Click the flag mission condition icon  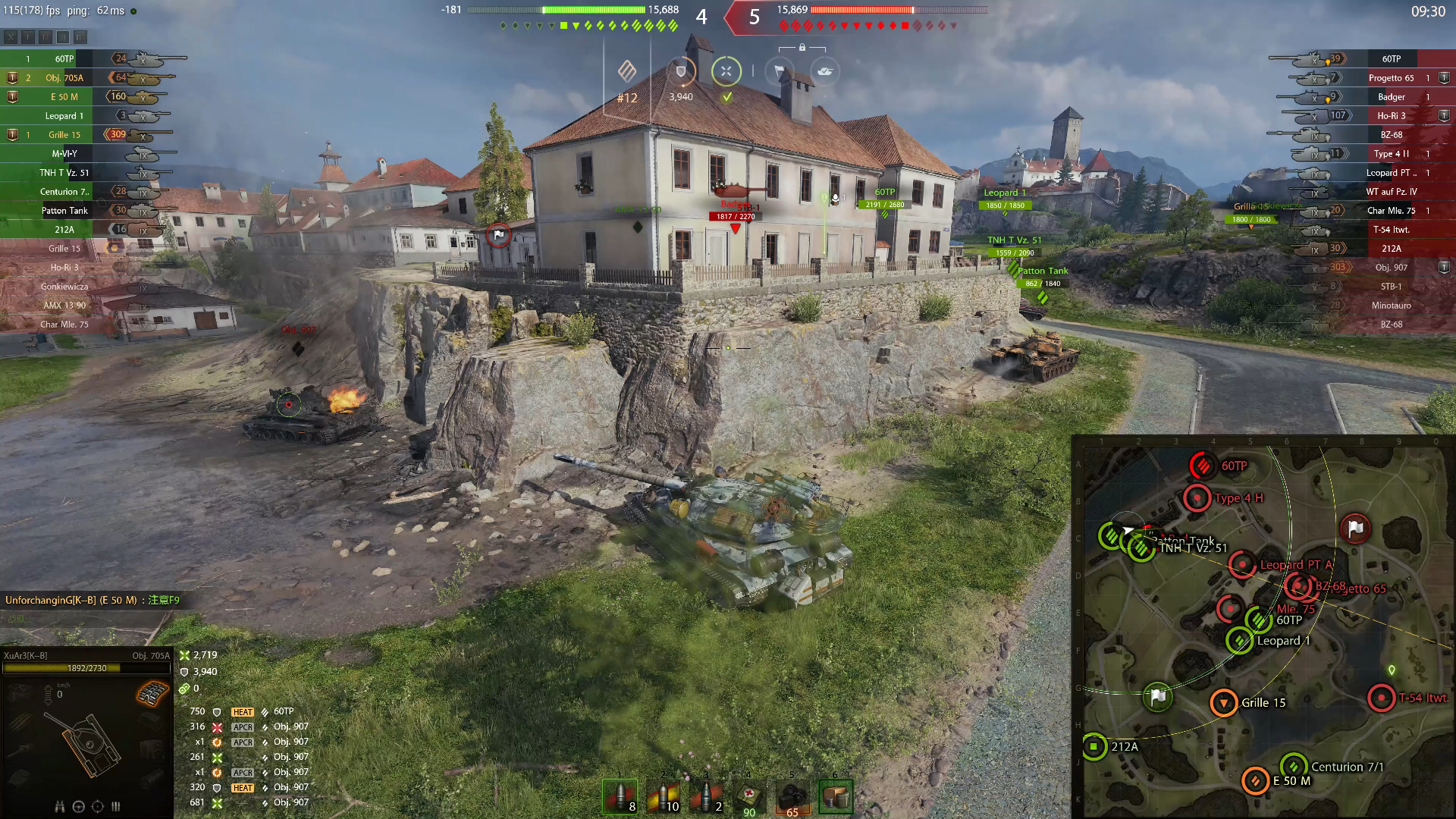pyautogui.click(x=779, y=72)
